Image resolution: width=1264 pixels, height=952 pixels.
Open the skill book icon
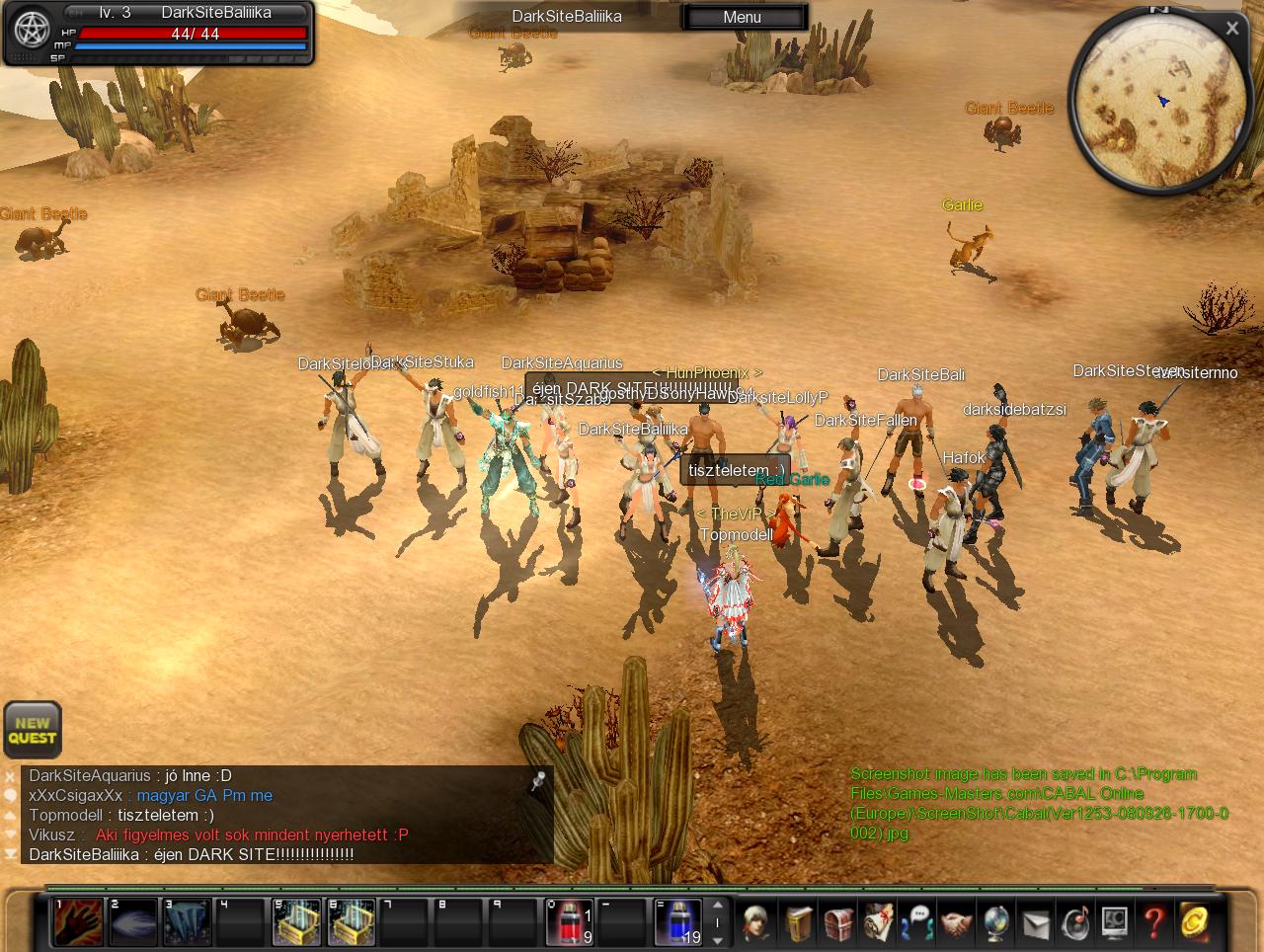point(799,922)
